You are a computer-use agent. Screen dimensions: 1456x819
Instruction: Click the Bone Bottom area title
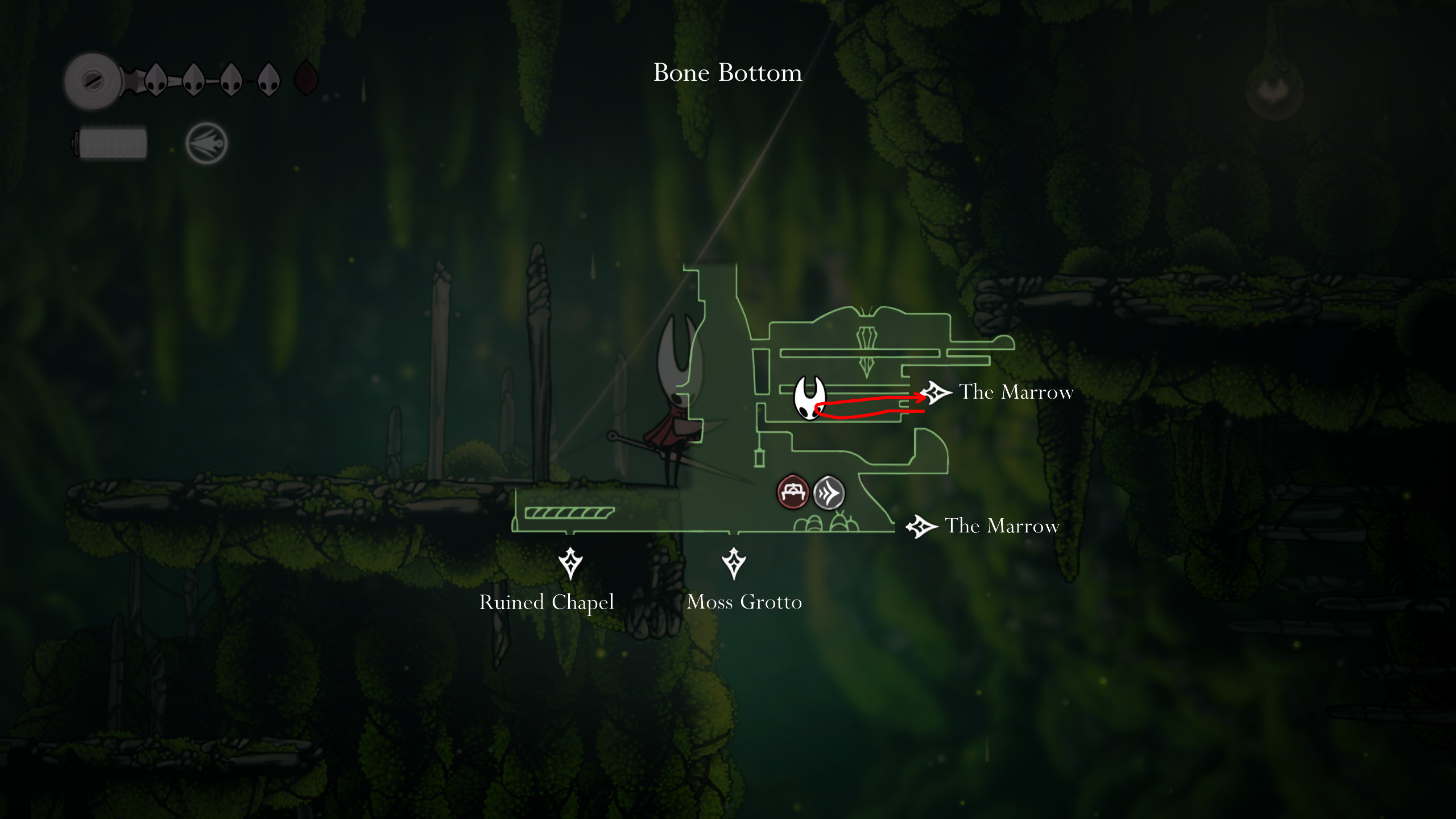click(727, 73)
